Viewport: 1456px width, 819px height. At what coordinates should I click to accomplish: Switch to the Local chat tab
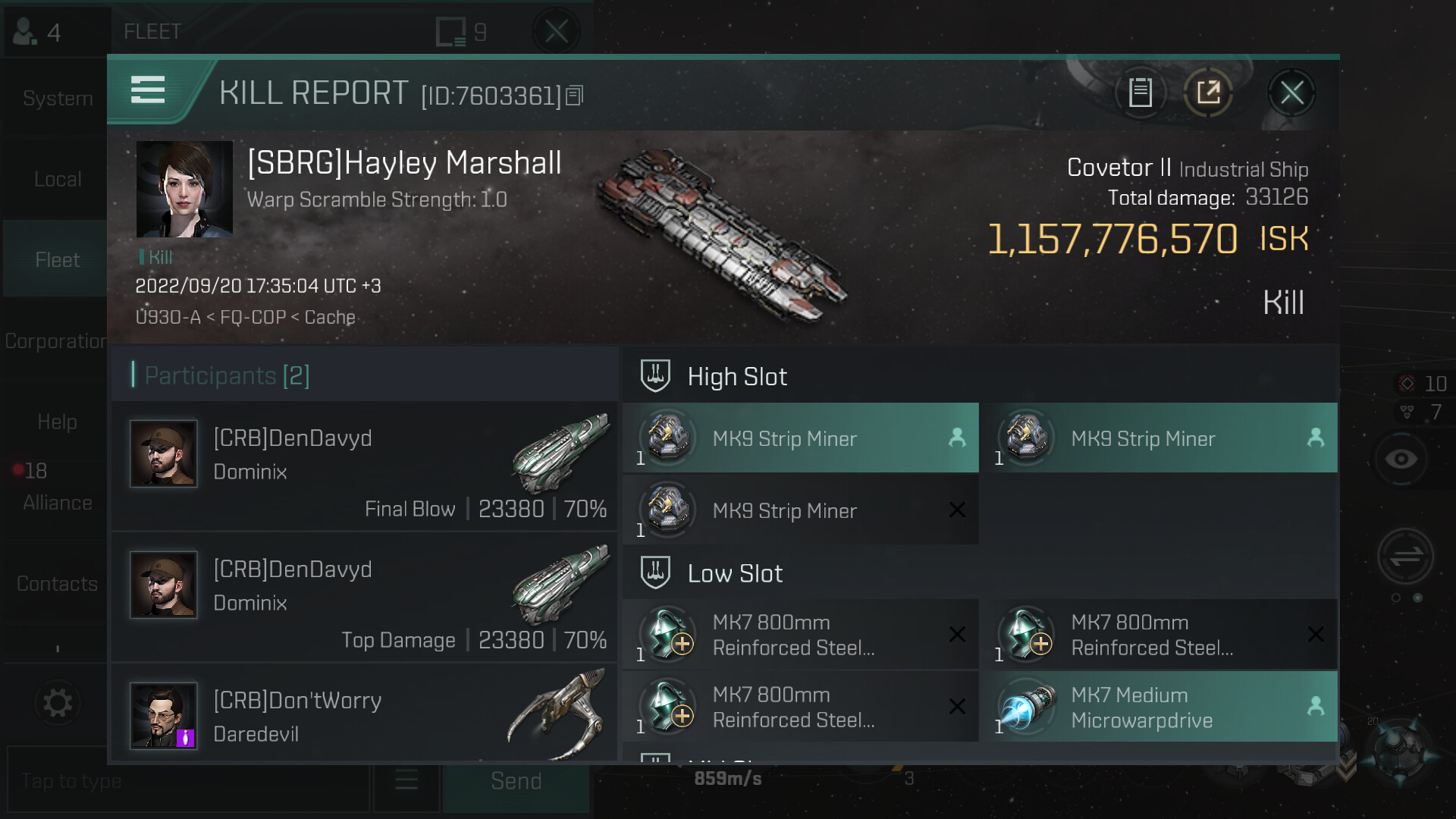click(57, 180)
